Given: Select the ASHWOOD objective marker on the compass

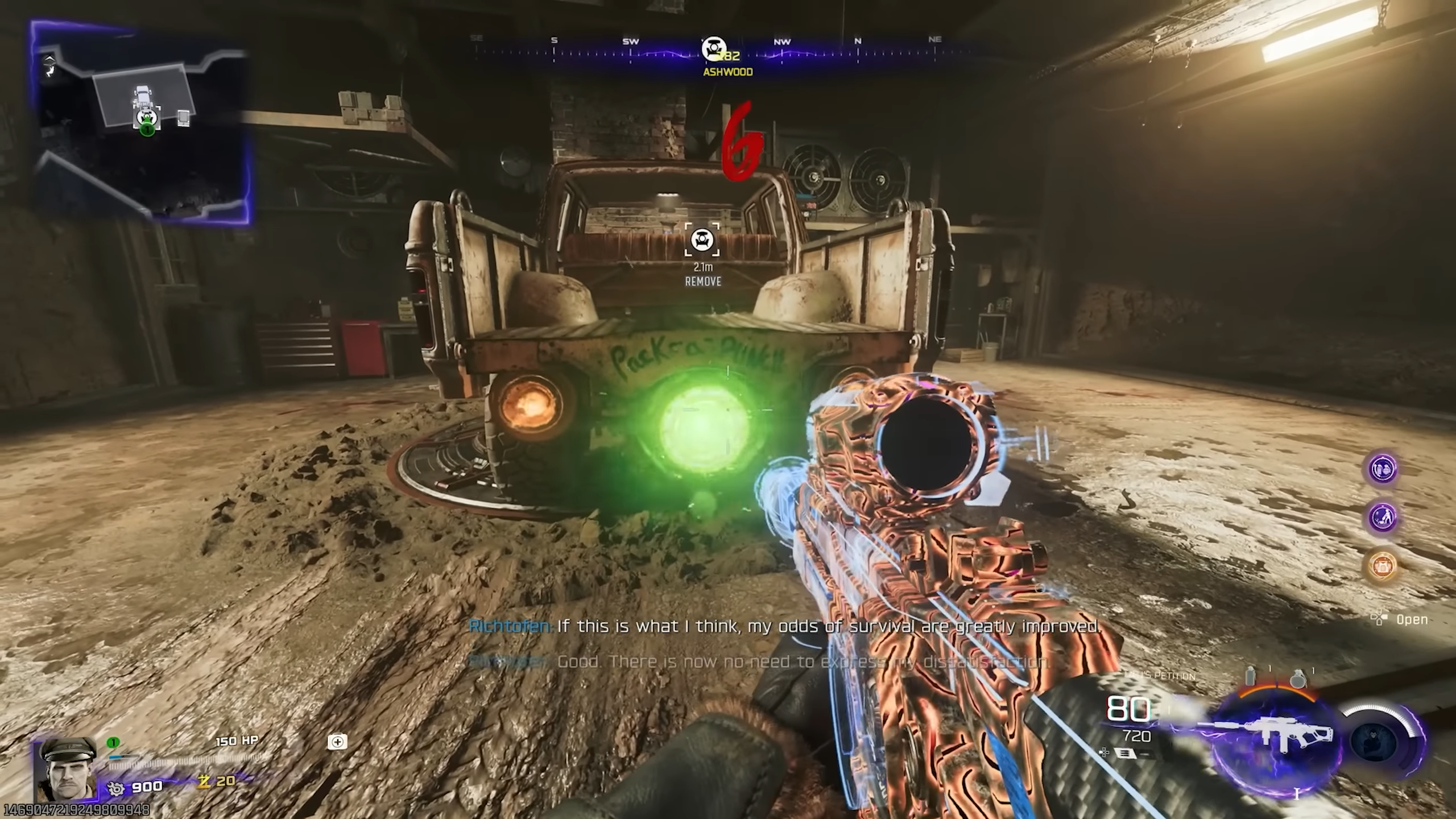Looking at the screenshot, I should [x=714, y=48].
